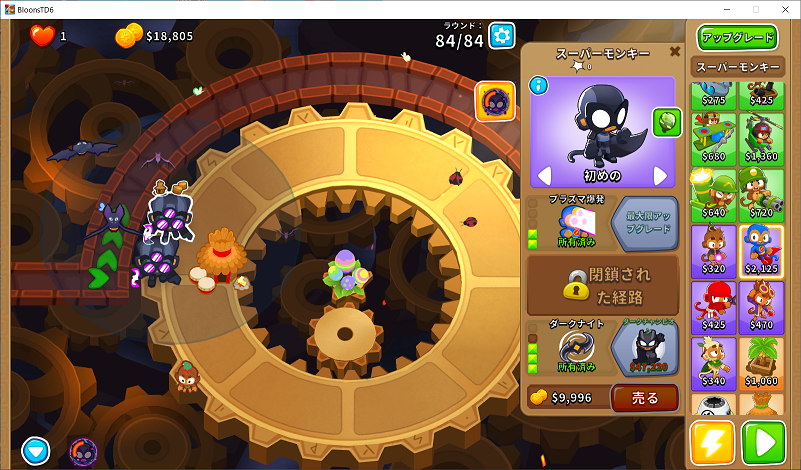Select the $425 Ninja Monkey tower

click(x=713, y=307)
